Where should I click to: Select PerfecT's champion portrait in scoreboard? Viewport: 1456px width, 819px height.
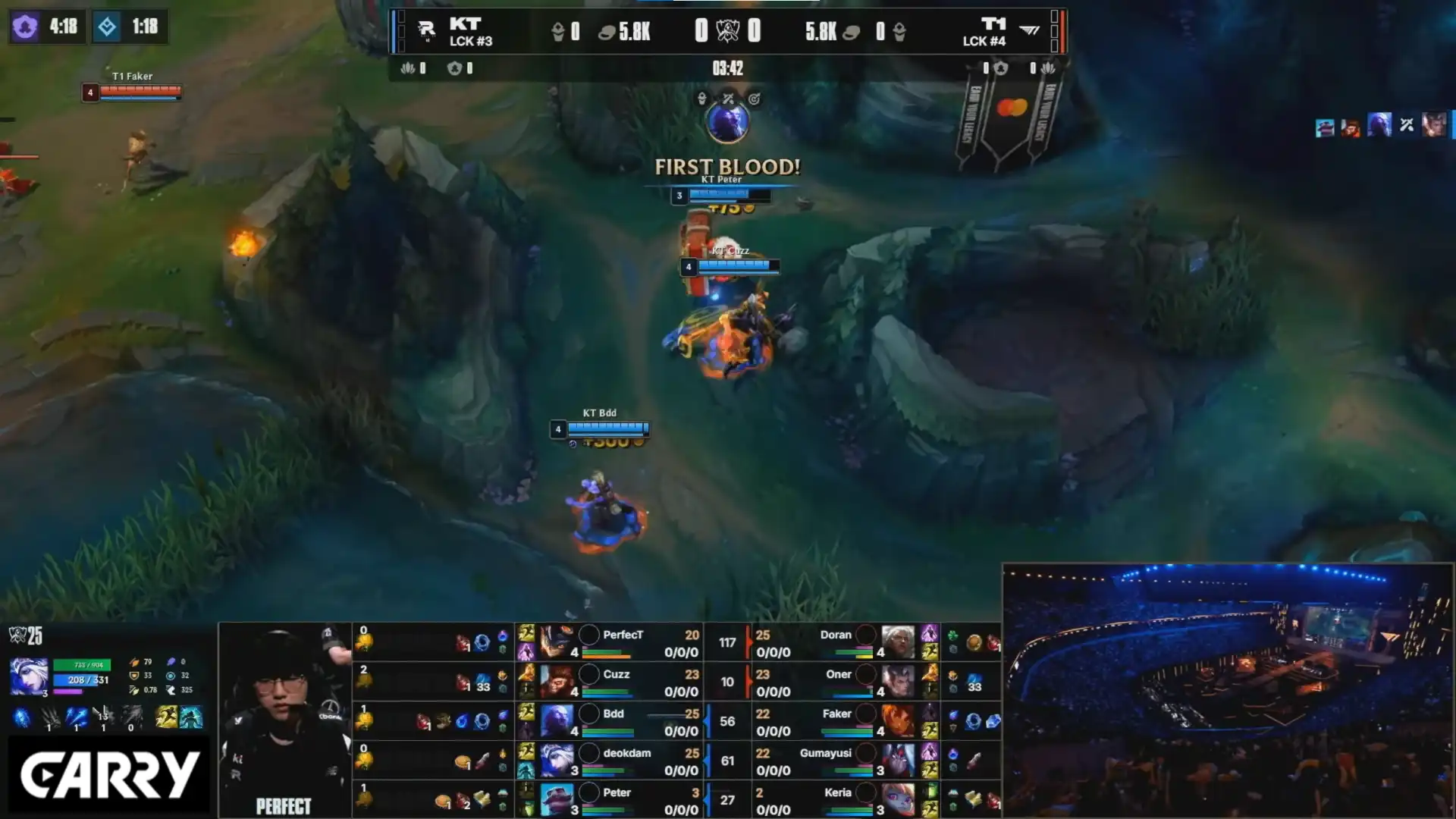[x=556, y=642]
